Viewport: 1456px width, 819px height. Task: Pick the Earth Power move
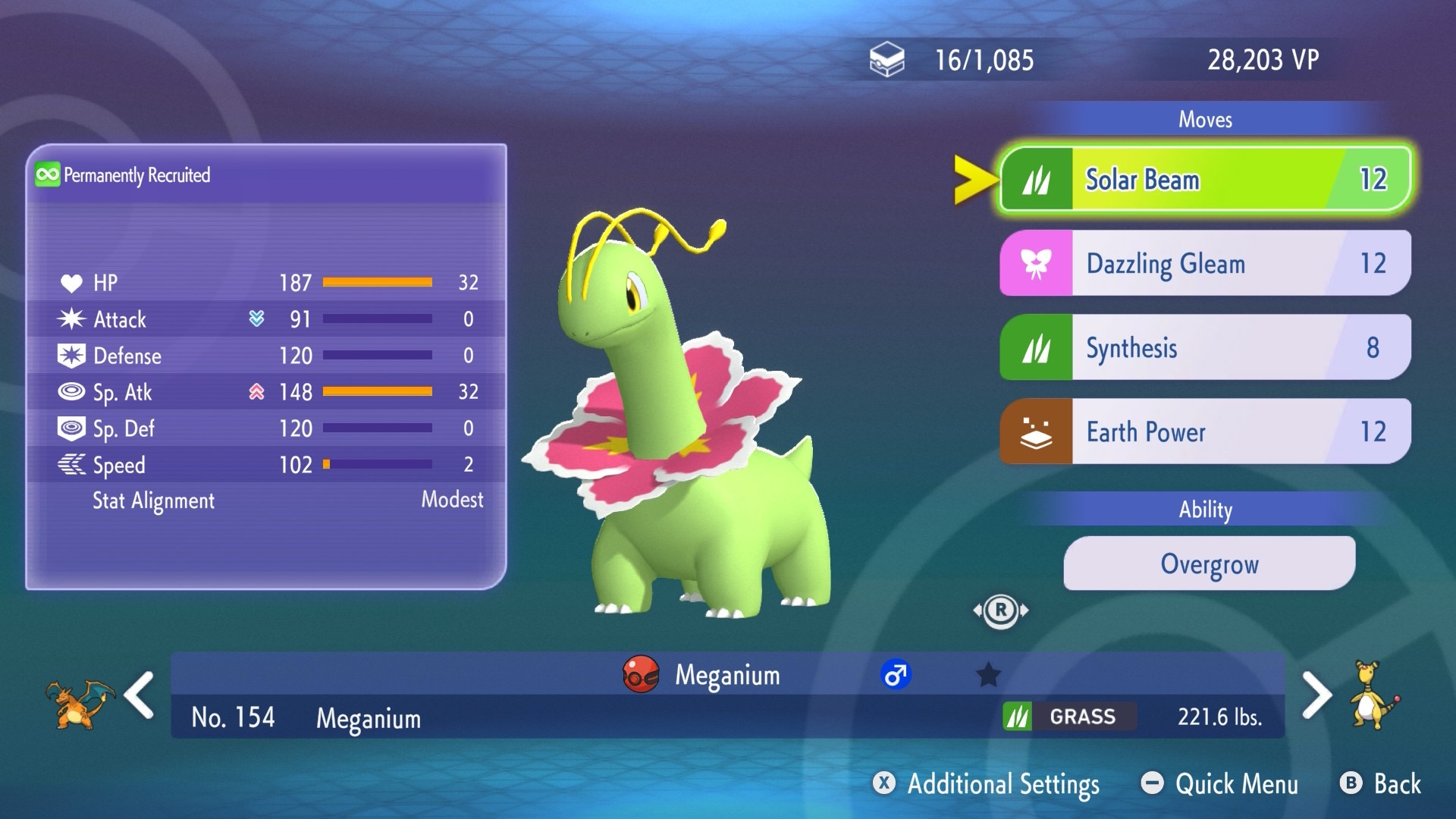1206,432
